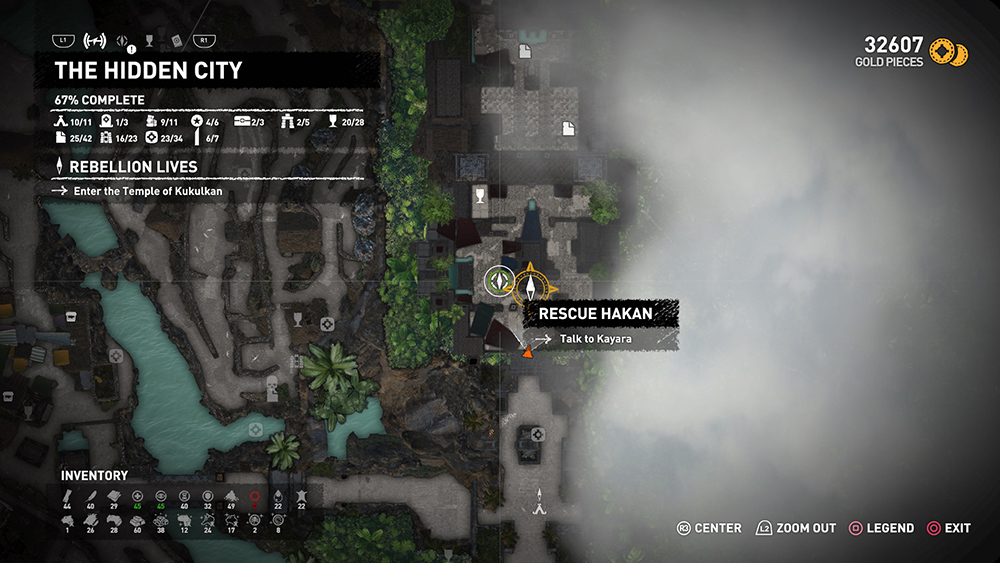The height and width of the screenshot is (563, 1000).
Task: Select the goblet marker near the river
Action: [297, 319]
